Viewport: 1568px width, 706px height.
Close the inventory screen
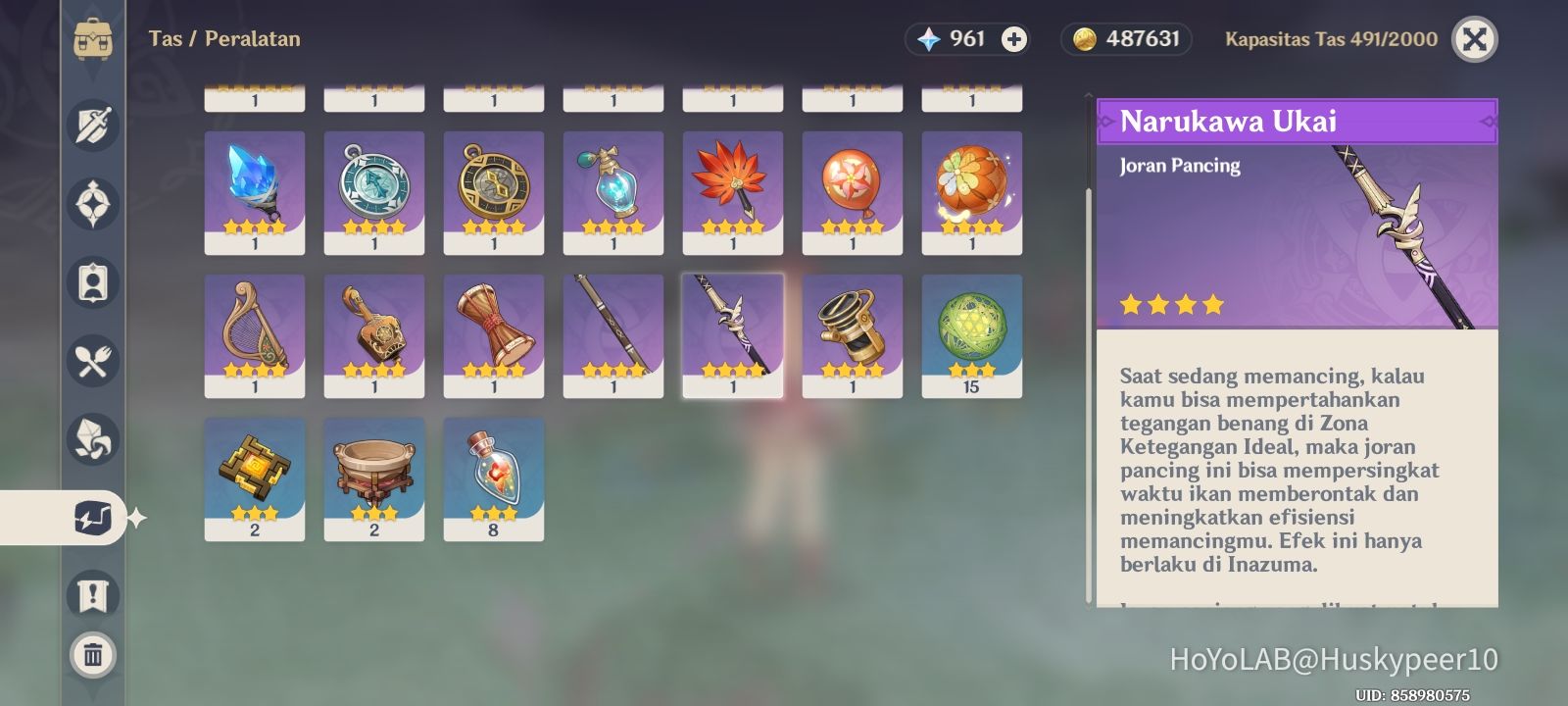[x=1474, y=39]
